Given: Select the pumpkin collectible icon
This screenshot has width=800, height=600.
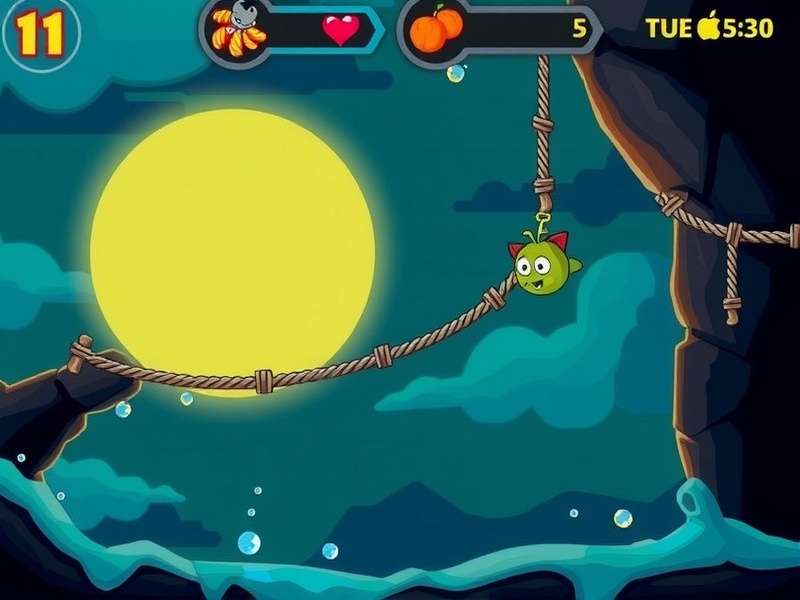Looking at the screenshot, I should (x=436, y=29).
